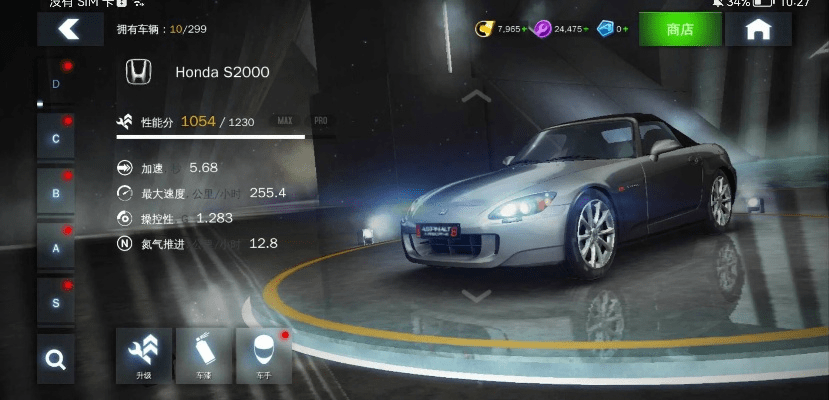Select the class B tab

pos(56,192)
